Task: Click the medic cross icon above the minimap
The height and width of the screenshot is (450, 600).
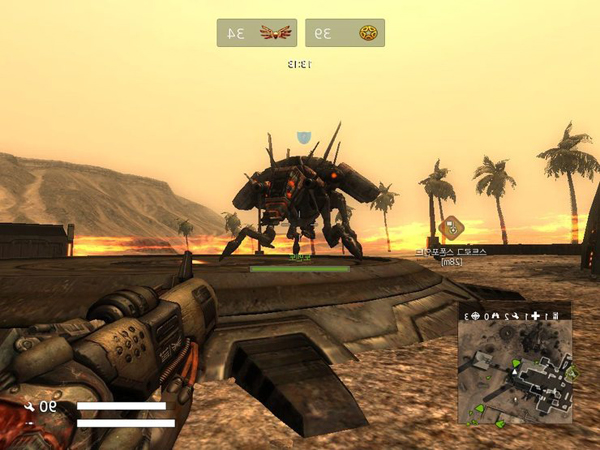Action: point(535,316)
